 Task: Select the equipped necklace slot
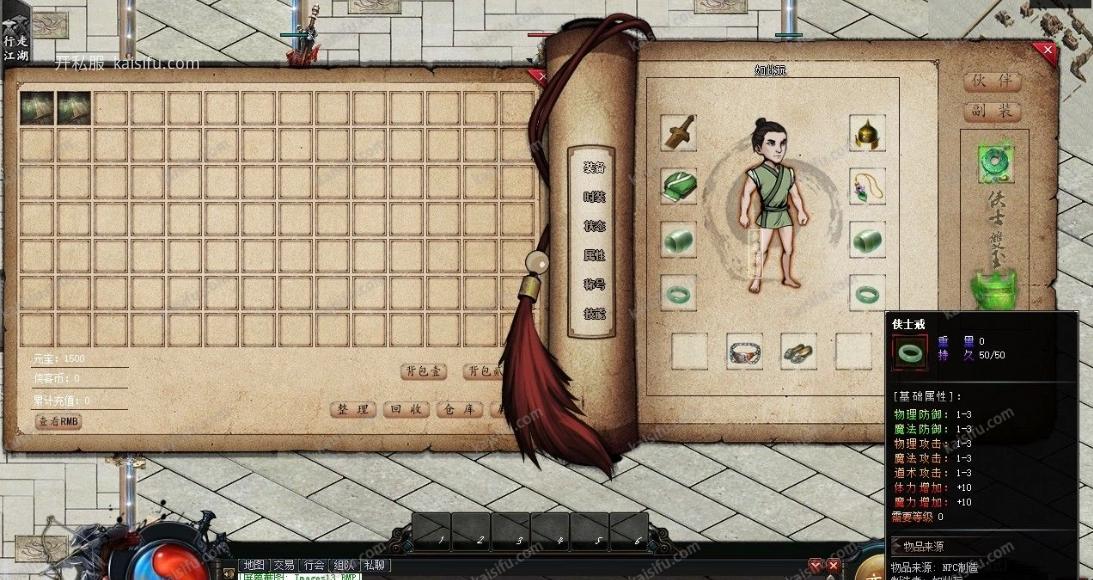(867, 186)
